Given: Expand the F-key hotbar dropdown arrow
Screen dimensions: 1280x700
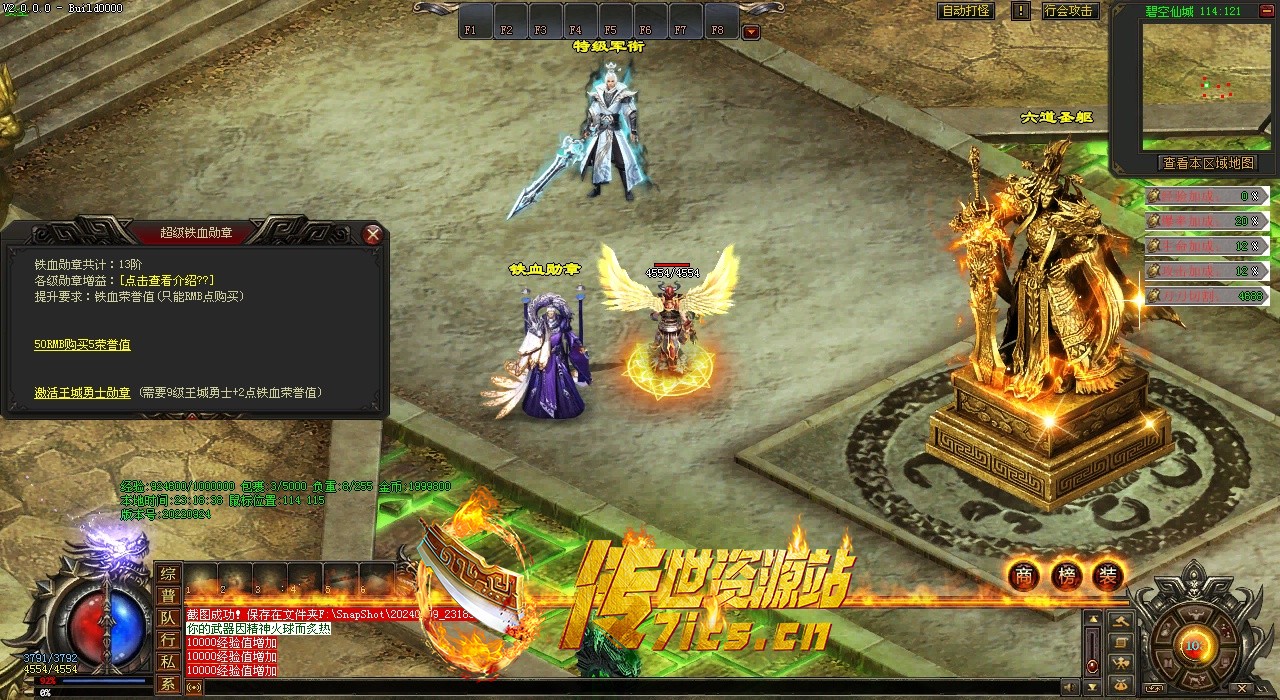Looking at the screenshot, I should pos(750,32).
